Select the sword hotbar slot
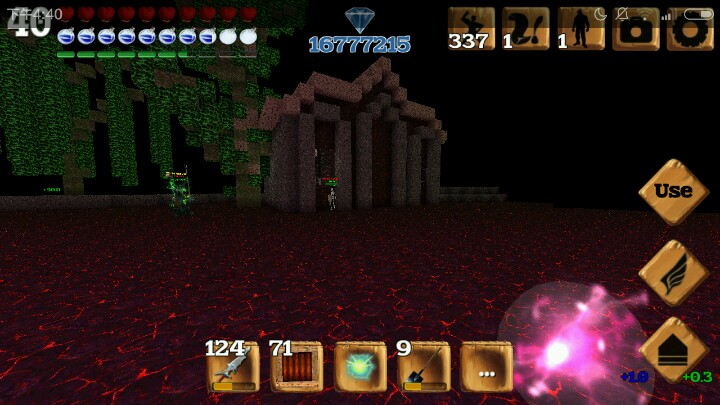 pyautogui.click(x=233, y=367)
